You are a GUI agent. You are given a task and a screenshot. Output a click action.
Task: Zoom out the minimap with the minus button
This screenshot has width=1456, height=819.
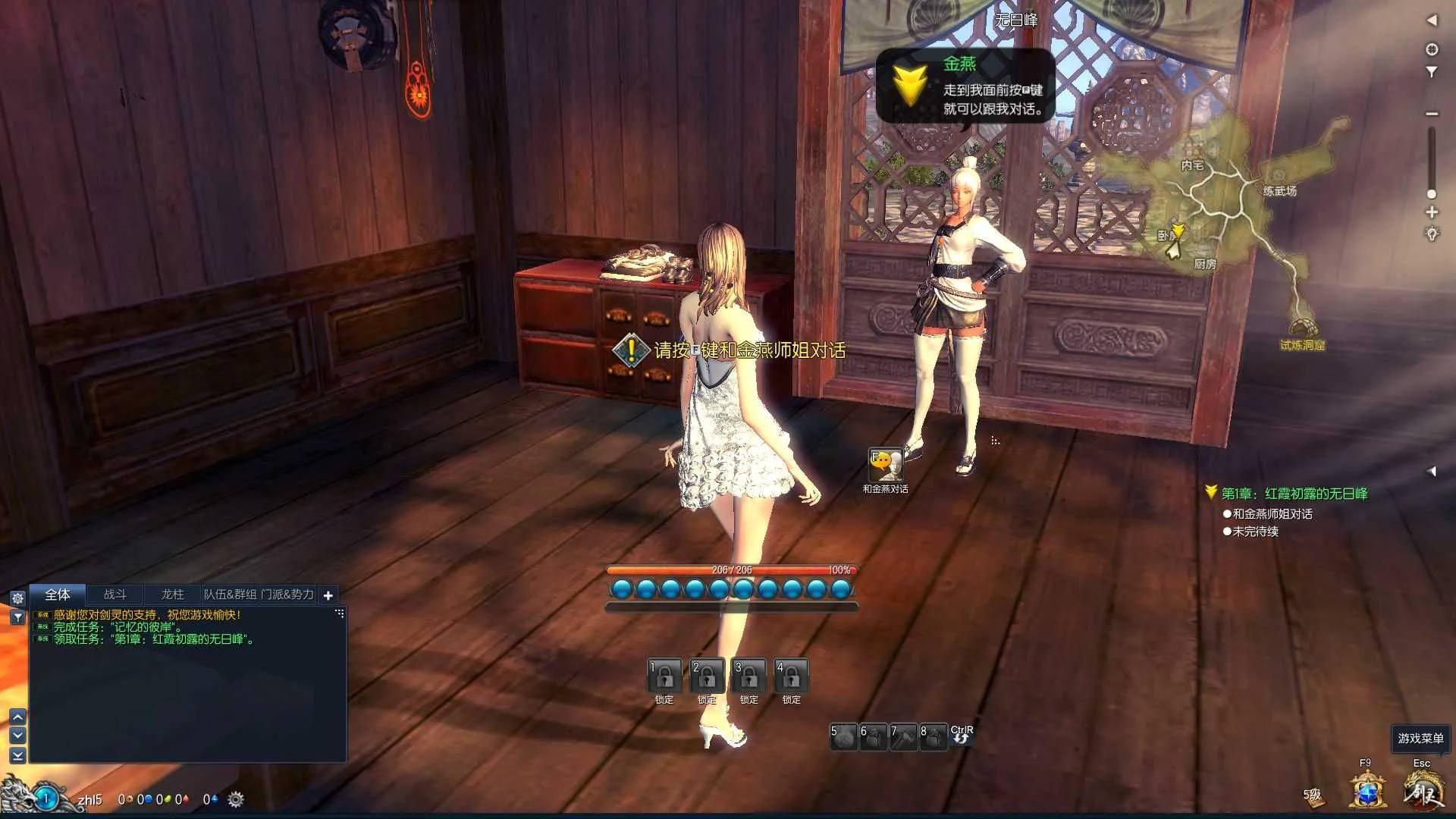1432,114
